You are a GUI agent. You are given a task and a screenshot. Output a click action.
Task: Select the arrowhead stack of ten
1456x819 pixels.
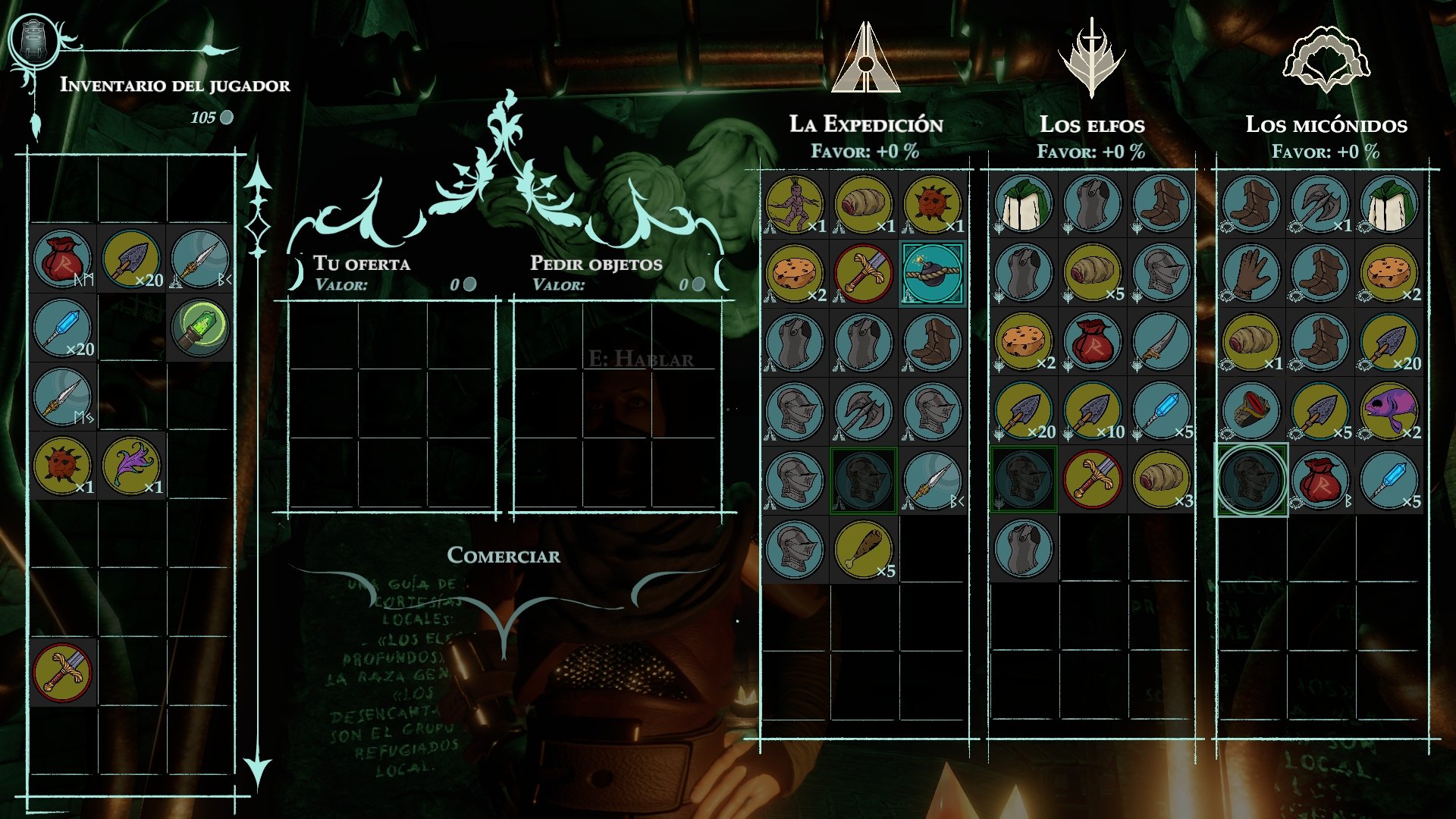1092,411
